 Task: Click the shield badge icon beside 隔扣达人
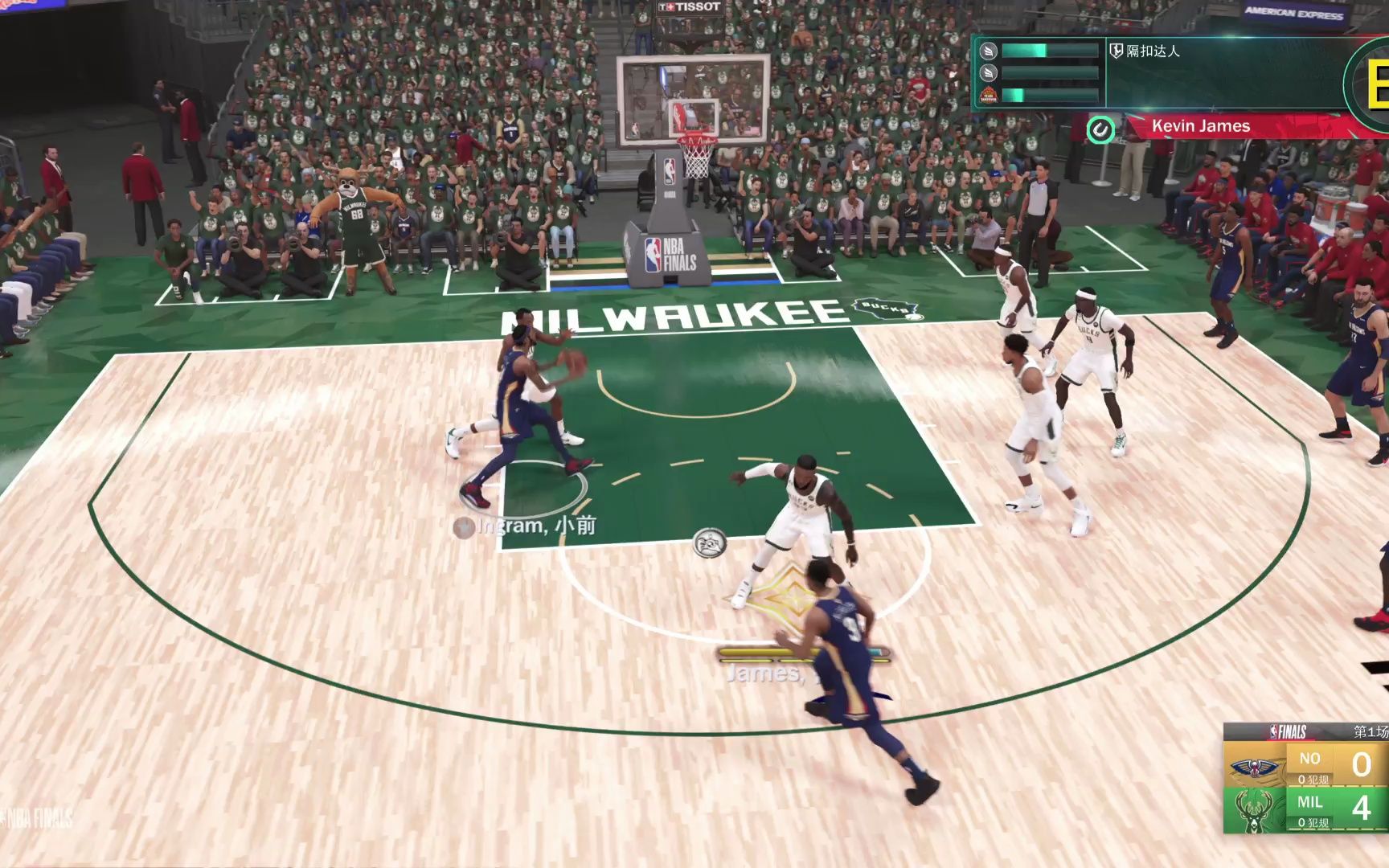tap(1116, 51)
